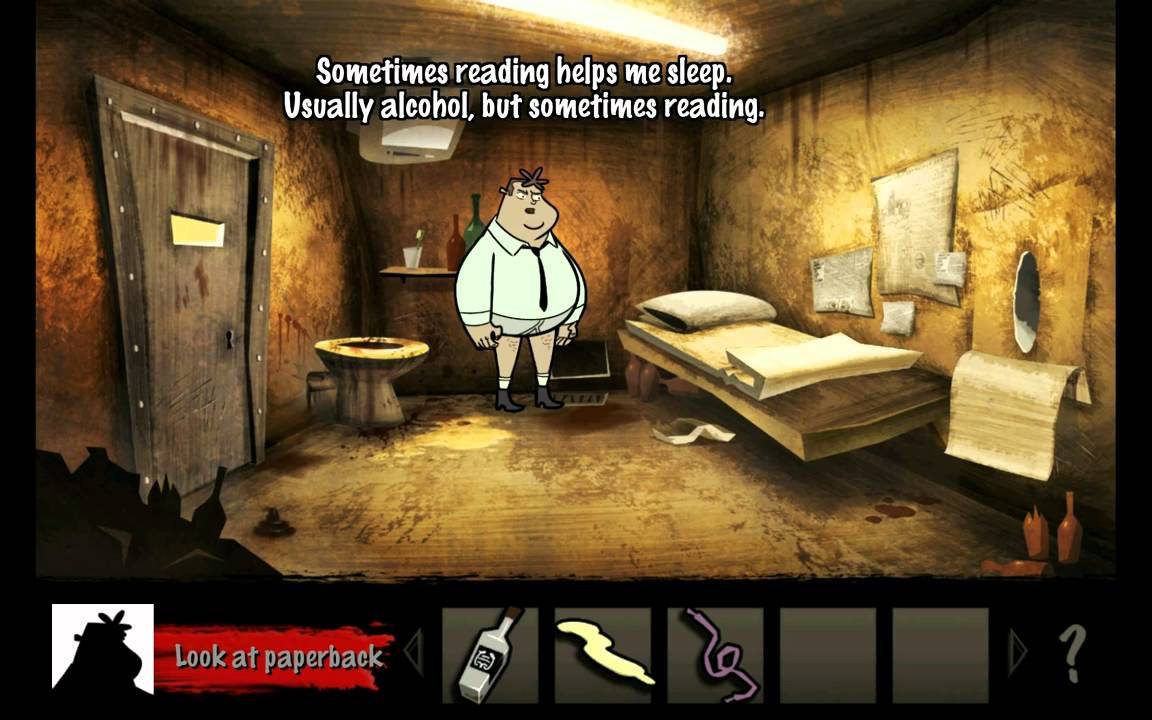Click the character silhouette portrait

pyautogui.click(x=103, y=649)
